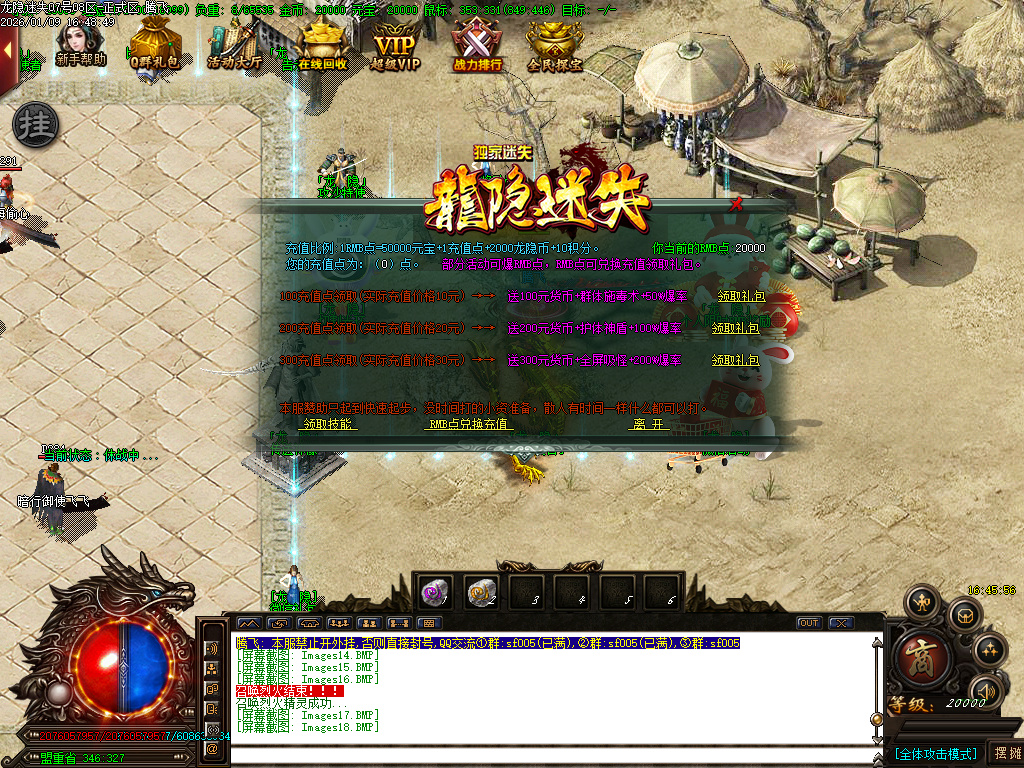Open the 超级VIP menu
Screen dimensions: 1024x768
point(396,46)
